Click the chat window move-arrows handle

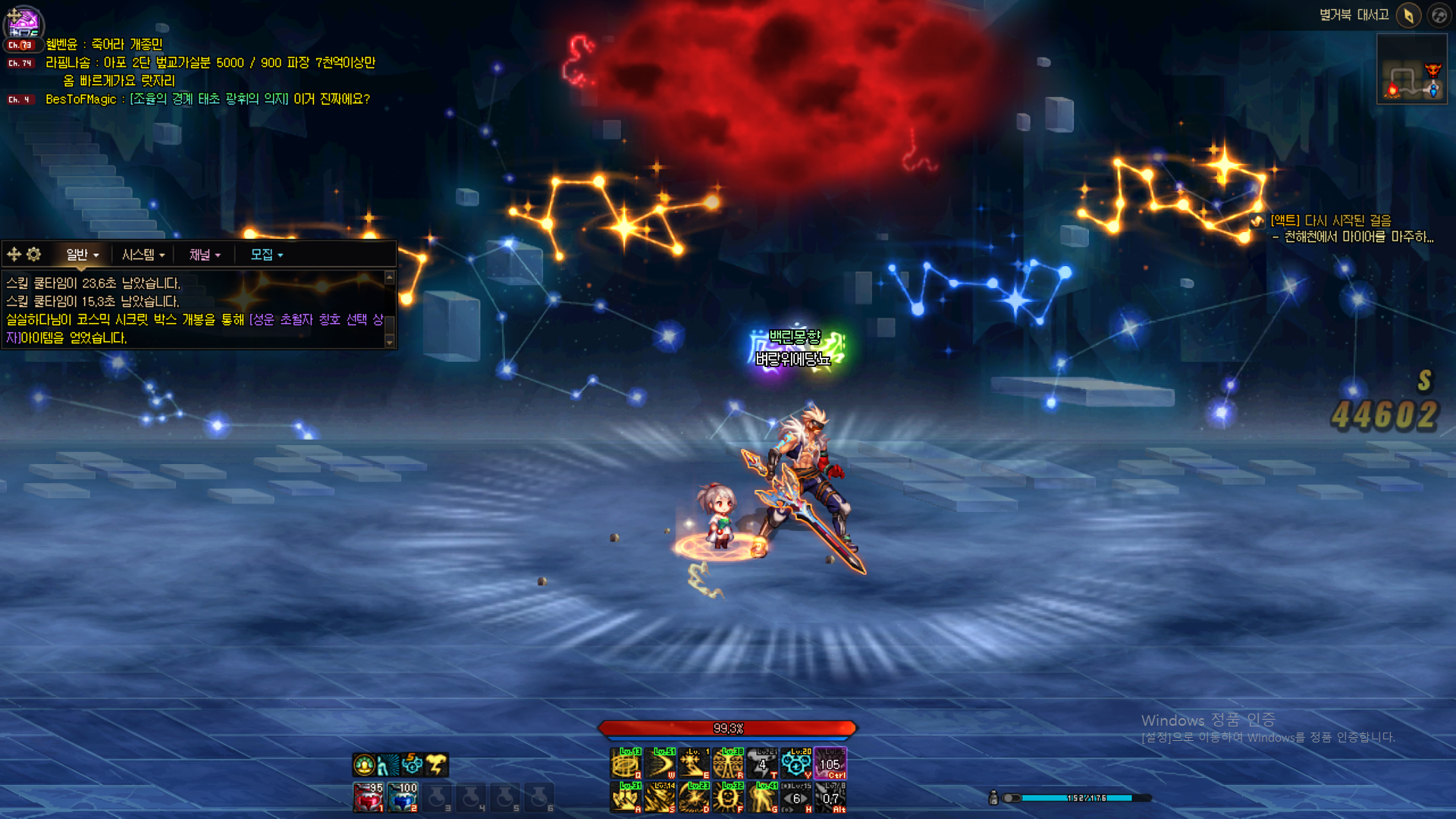[14, 254]
